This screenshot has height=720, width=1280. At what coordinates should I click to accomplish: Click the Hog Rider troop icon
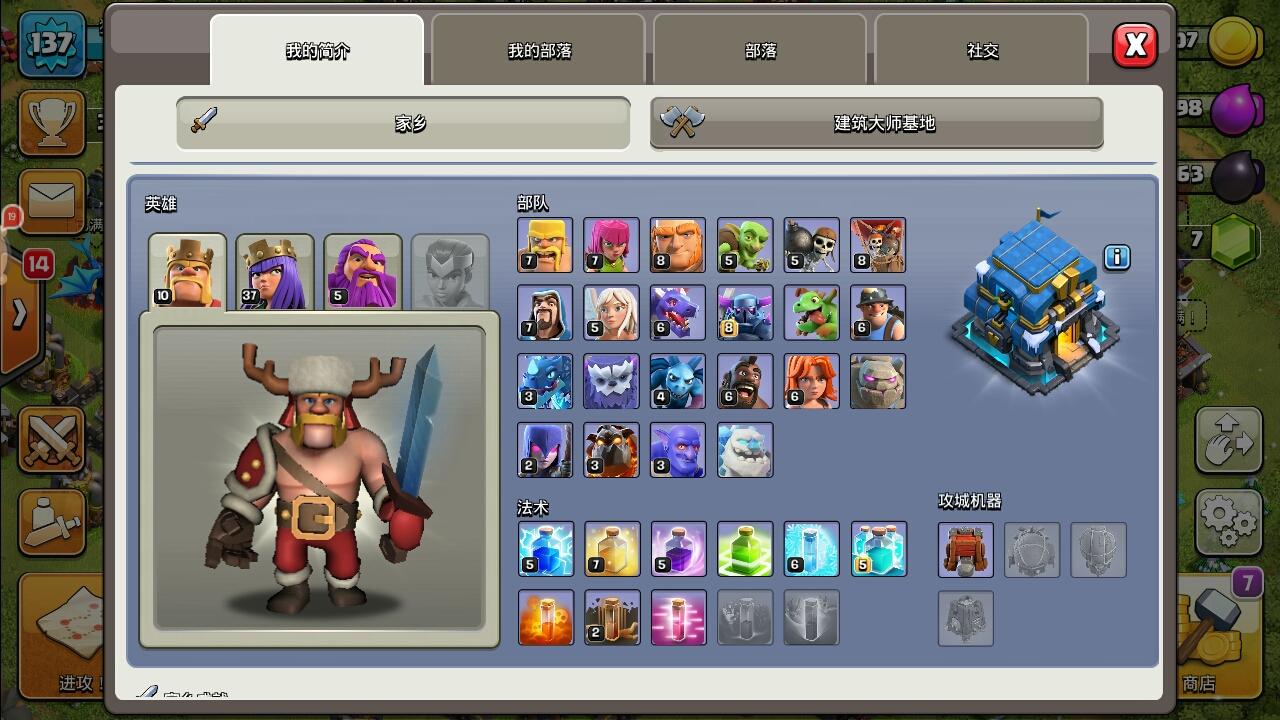(x=745, y=380)
